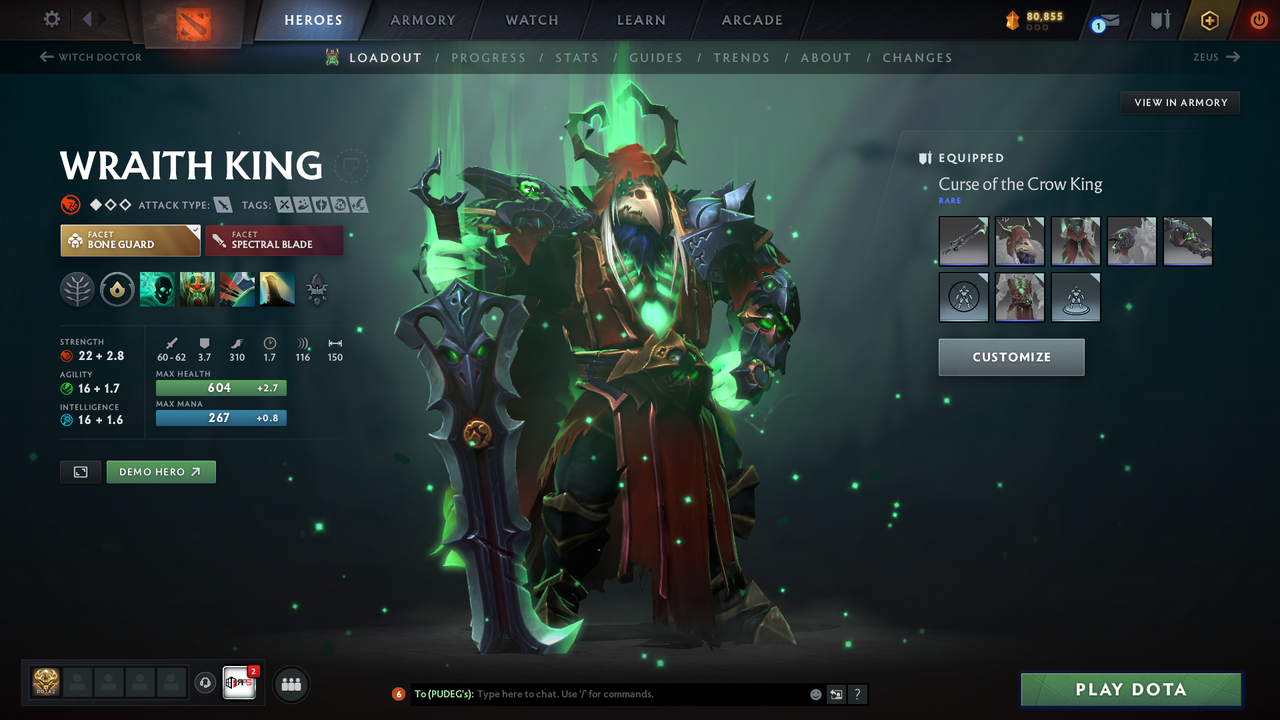Image resolution: width=1280 pixels, height=720 pixels.
Task: Open the Watch tab
Action: [532, 20]
